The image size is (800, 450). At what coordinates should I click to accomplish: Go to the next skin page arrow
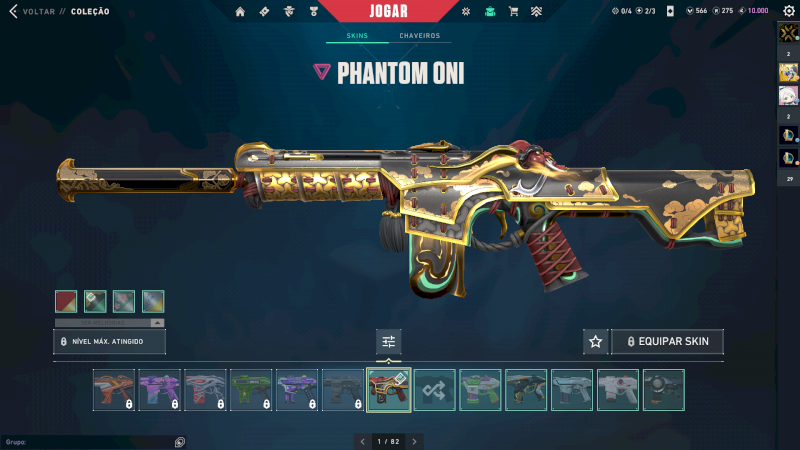(415, 441)
